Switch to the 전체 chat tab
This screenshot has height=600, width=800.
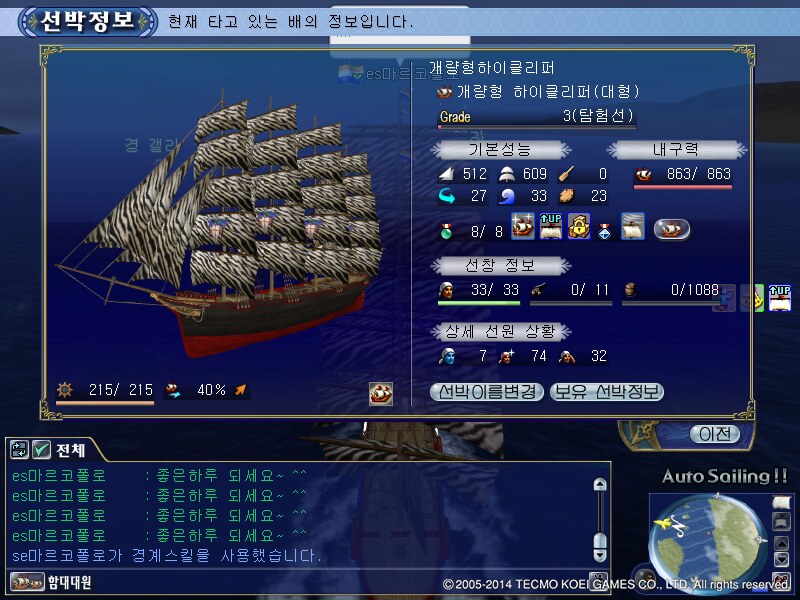click(x=70, y=450)
